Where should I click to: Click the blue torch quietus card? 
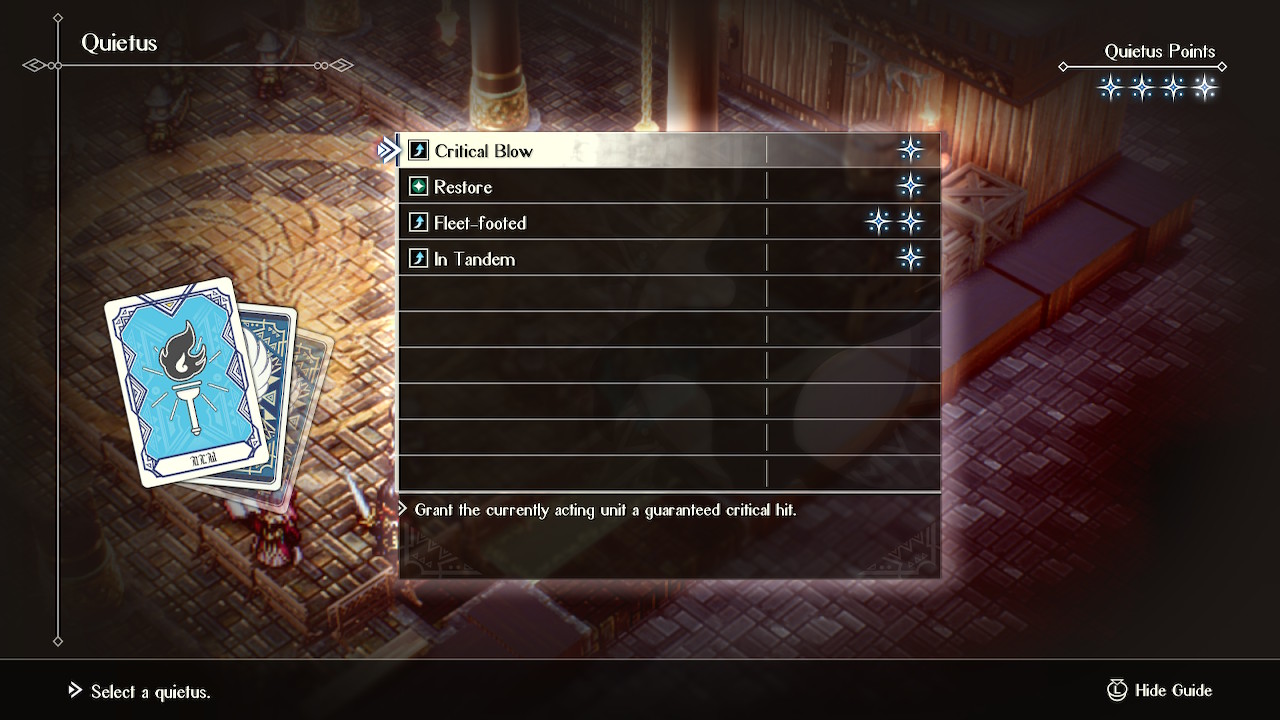click(x=185, y=380)
